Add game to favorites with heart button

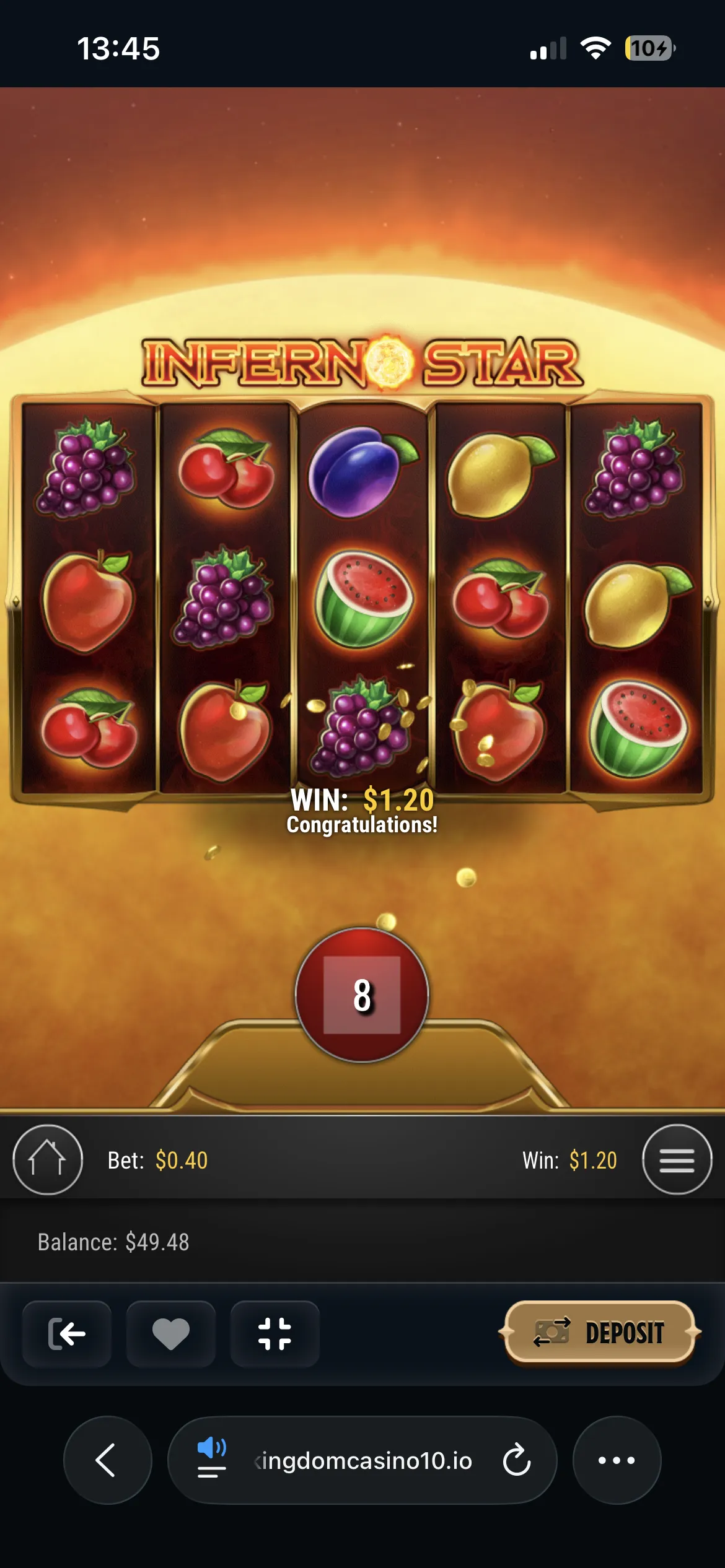coord(171,1334)
